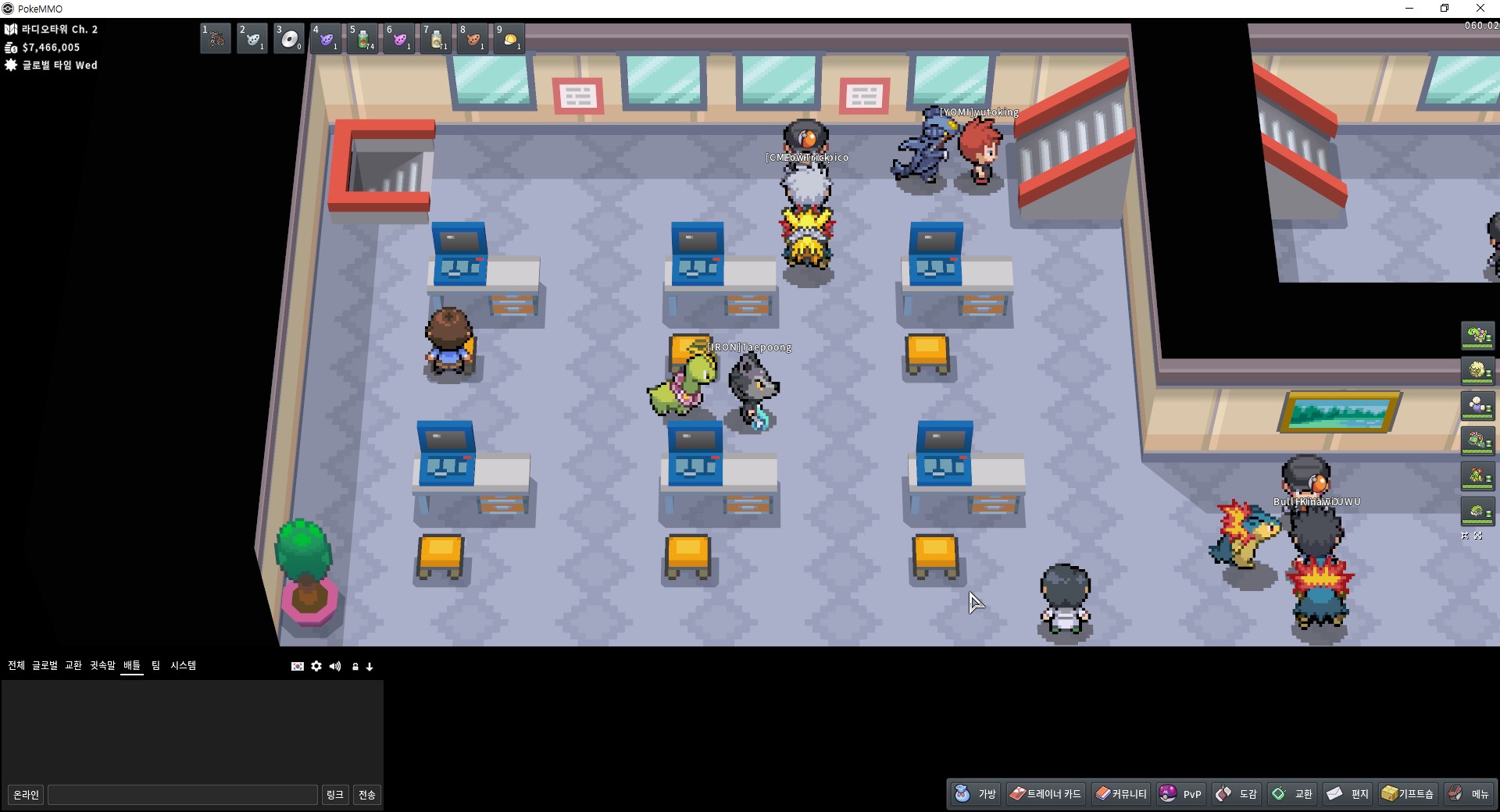The width and height of the screenshot is (1500, 812).
Task: Switch to the 시스템 chat tab
Action: (184, 665)
